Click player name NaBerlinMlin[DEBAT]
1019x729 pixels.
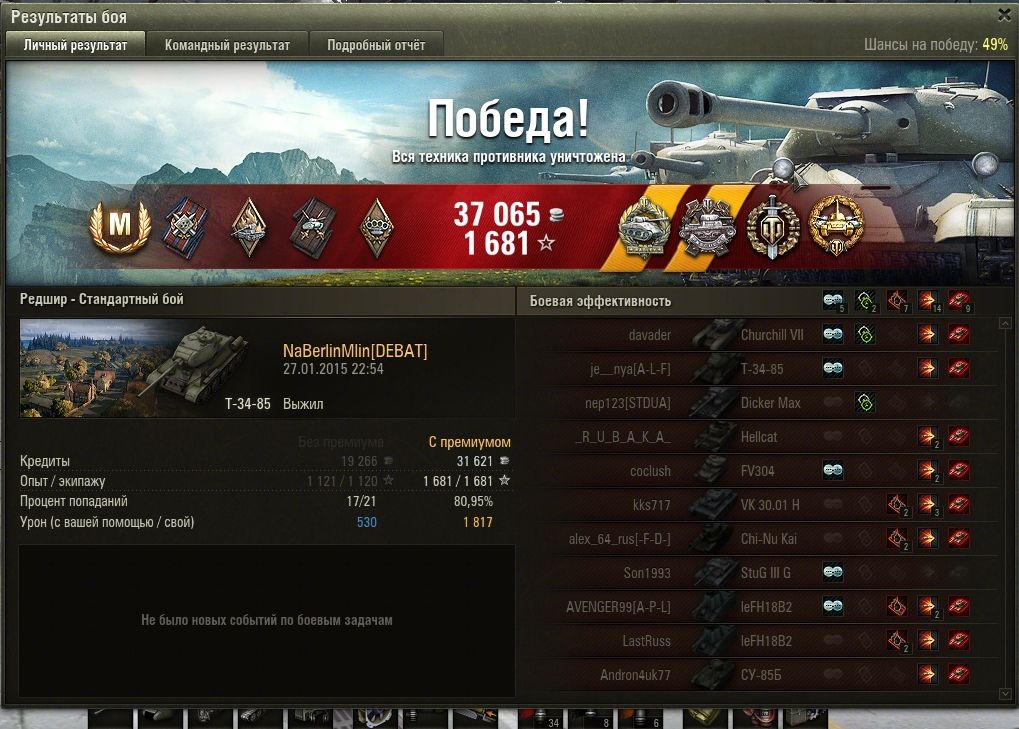355,351
